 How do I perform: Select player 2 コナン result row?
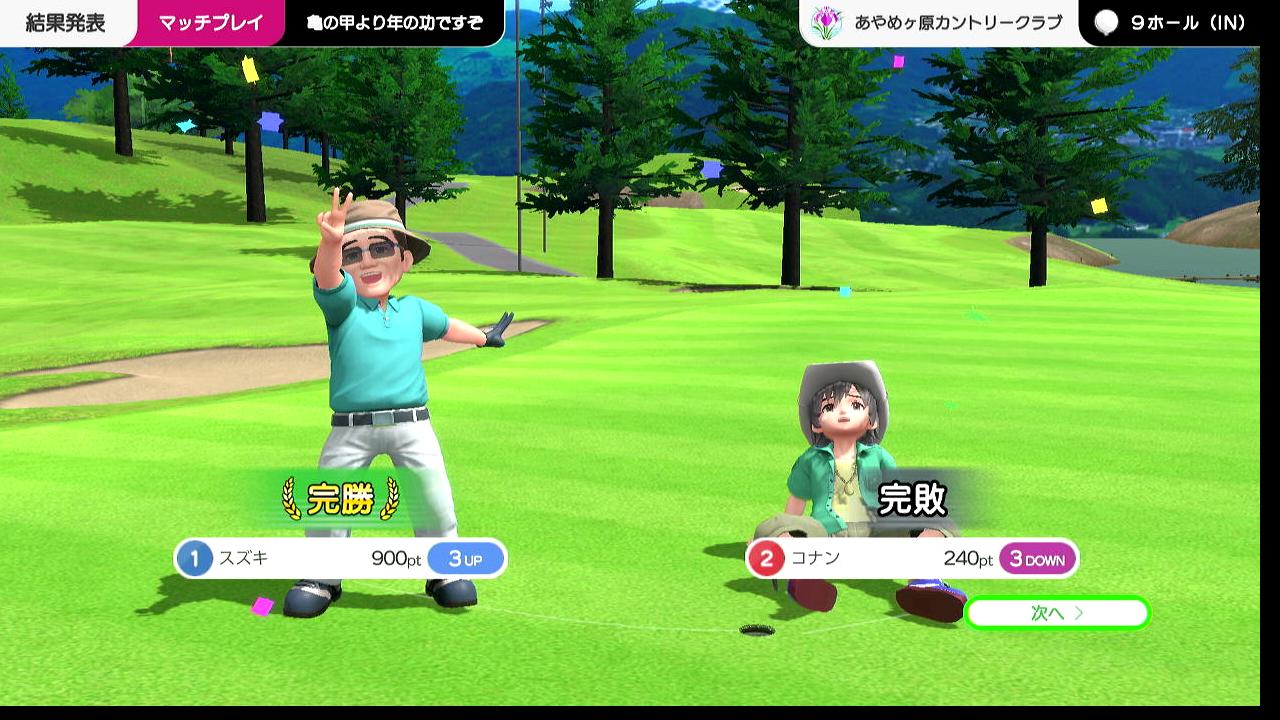tap(911, 559)
